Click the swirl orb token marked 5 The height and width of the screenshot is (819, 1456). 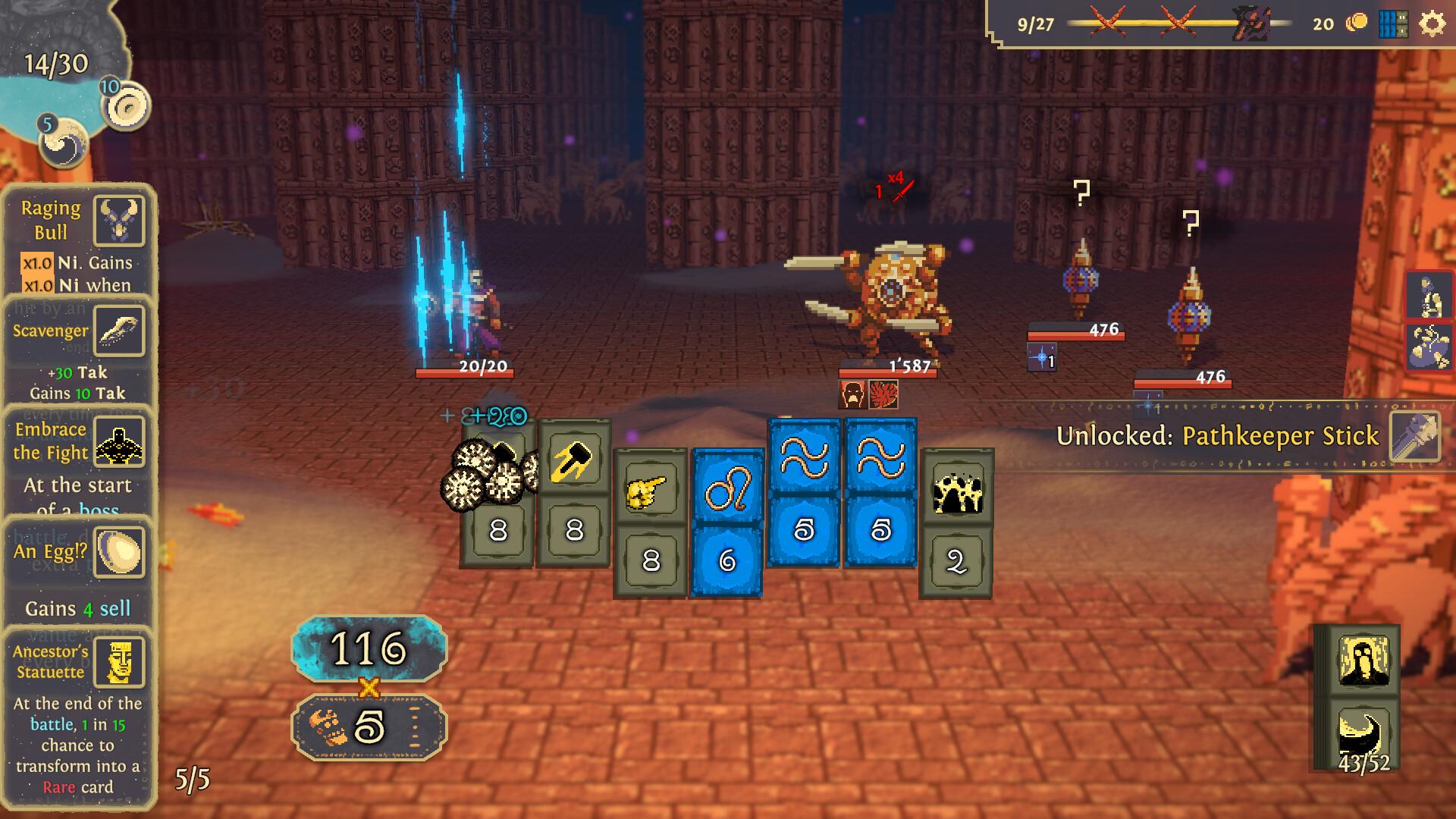tap(64, 142)
